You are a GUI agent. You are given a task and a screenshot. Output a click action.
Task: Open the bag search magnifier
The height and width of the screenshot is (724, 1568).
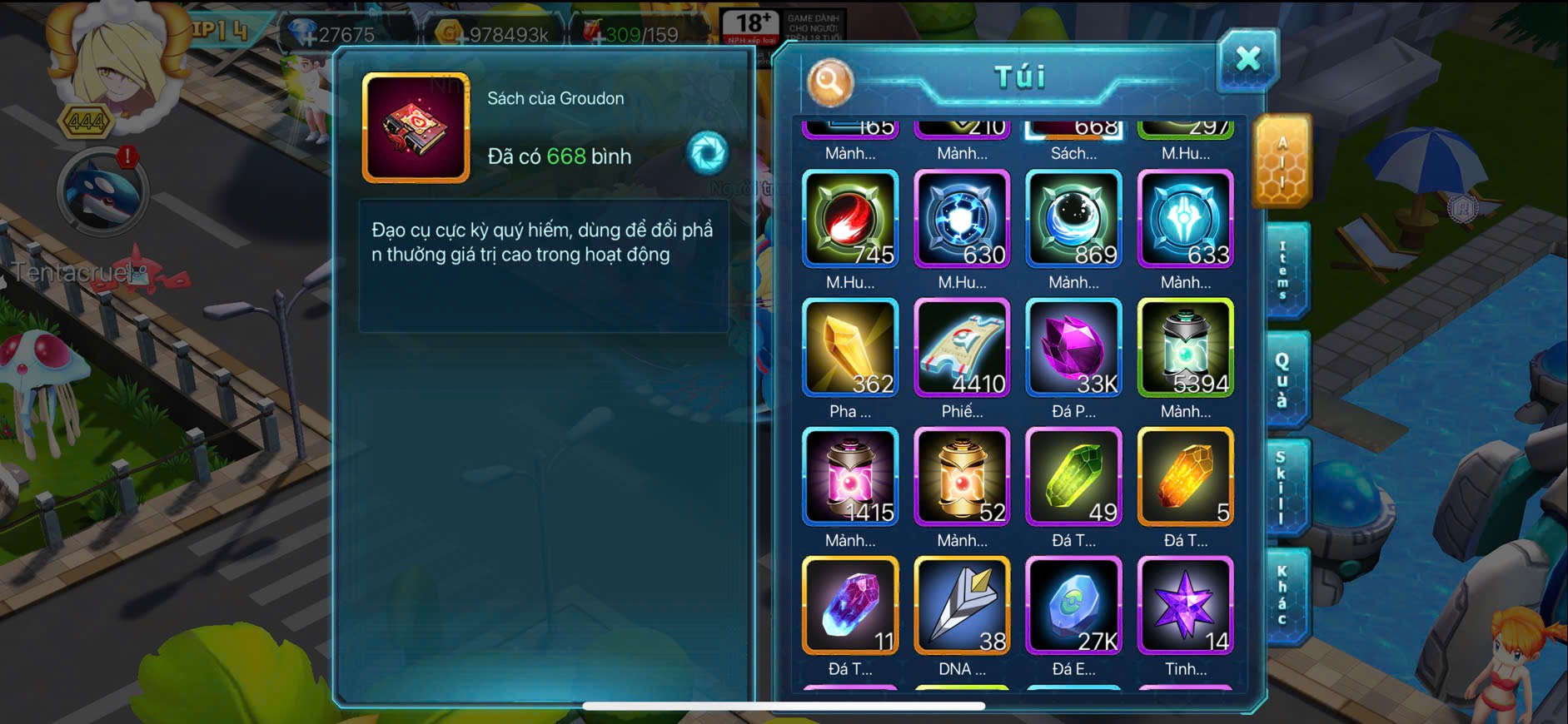tap(829, 82)
